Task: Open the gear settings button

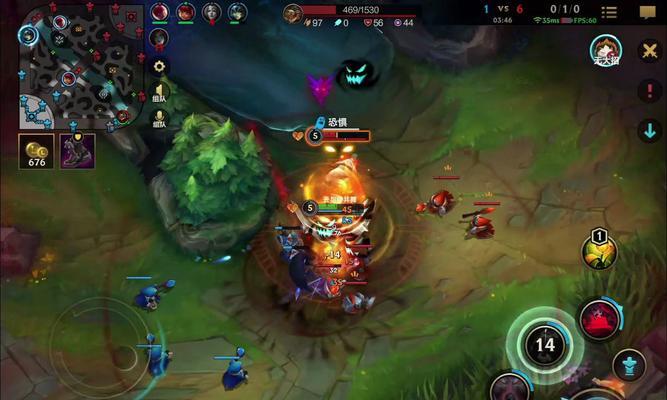Action: pos(159,66)
